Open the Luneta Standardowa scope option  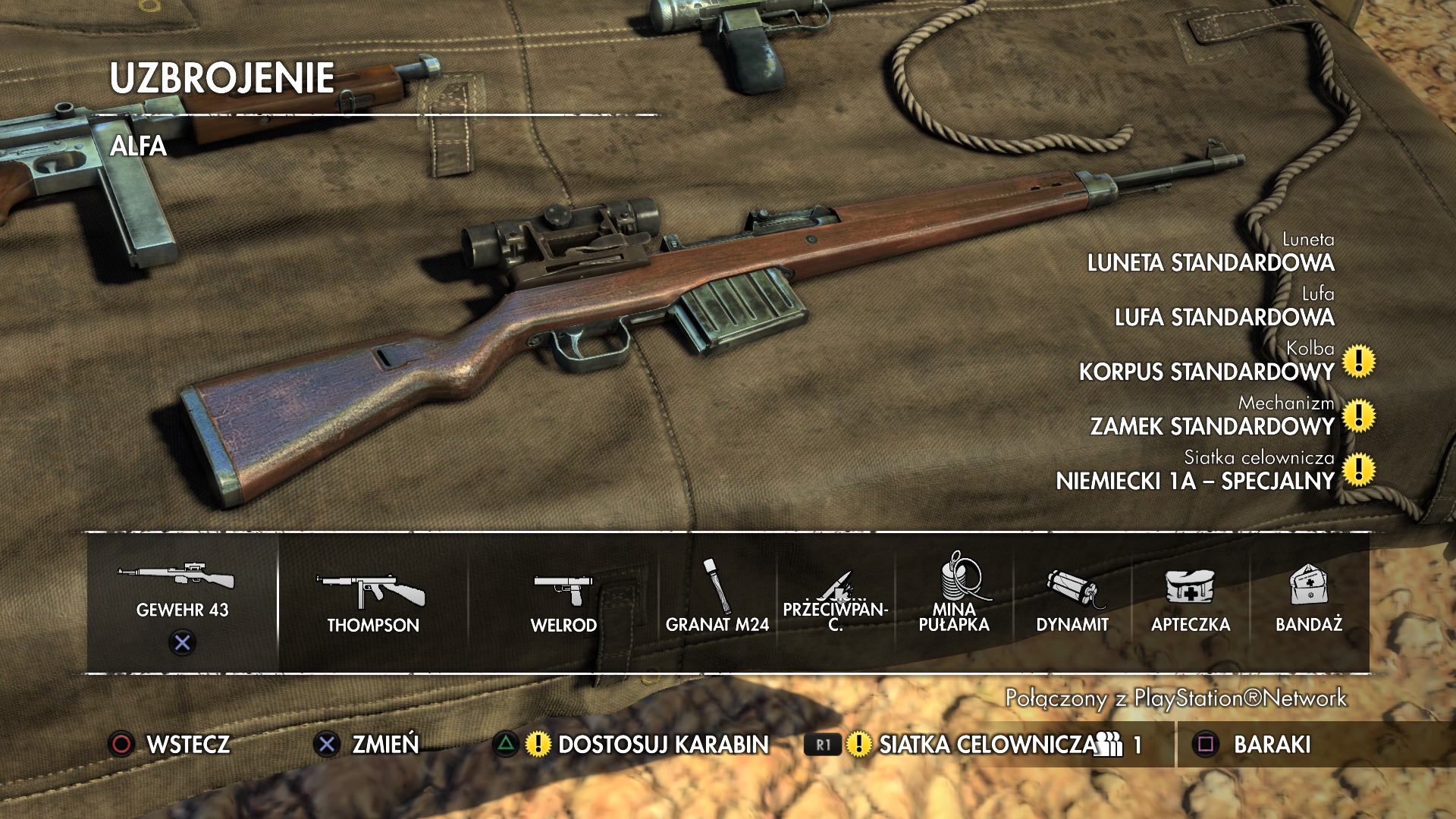point(1210,262)
